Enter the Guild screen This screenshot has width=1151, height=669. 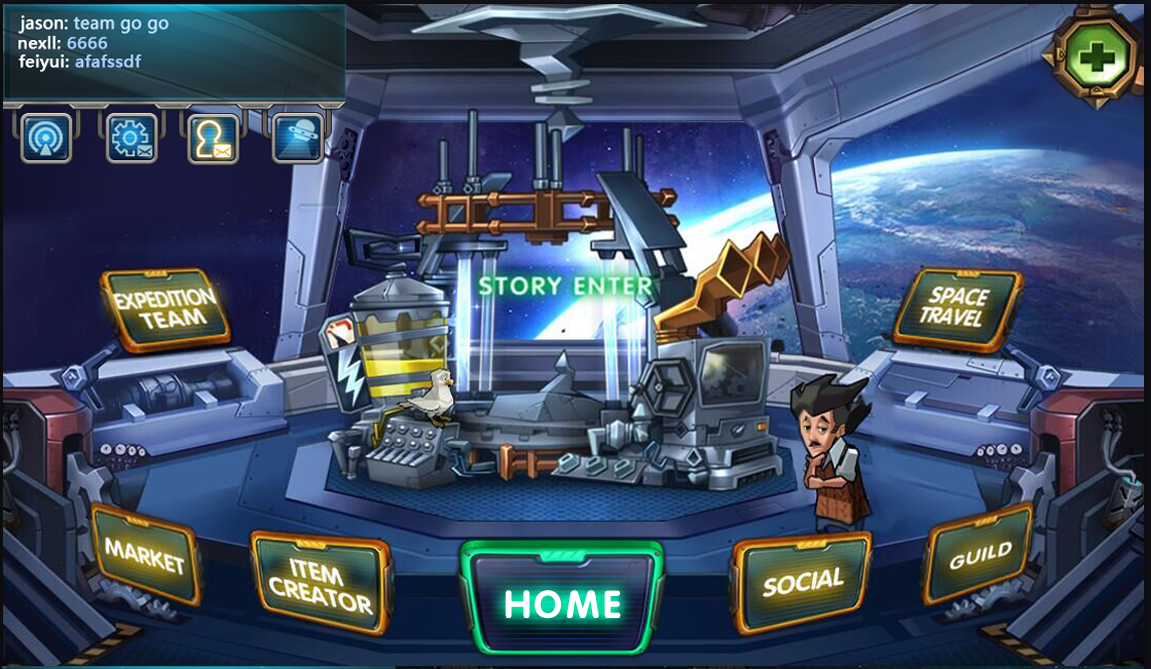(x=979, y=553)
